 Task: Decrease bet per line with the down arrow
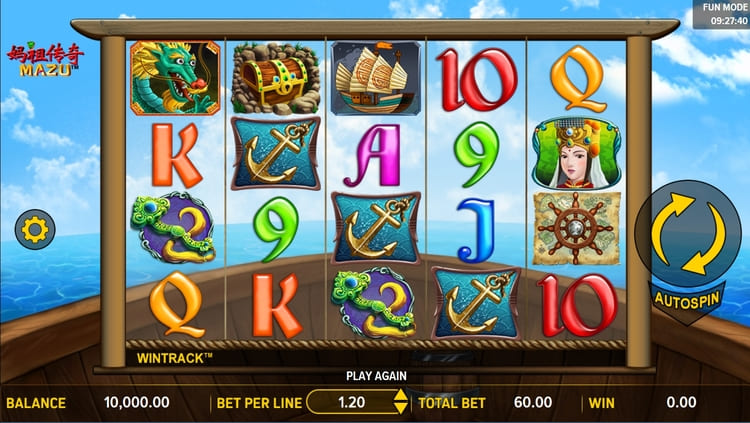(x=401, y=409)
